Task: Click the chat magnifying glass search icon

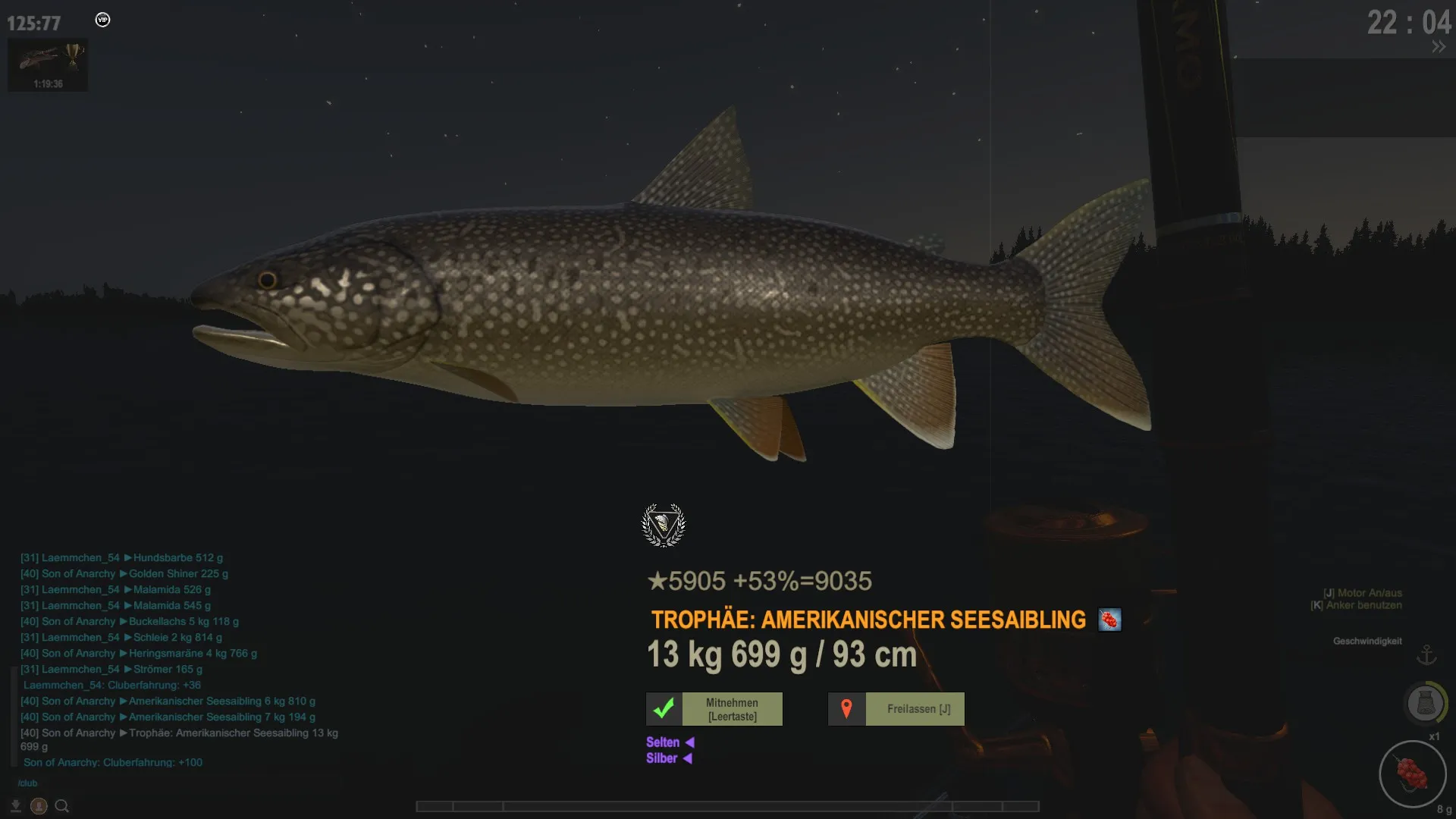Action: [62, 806]
